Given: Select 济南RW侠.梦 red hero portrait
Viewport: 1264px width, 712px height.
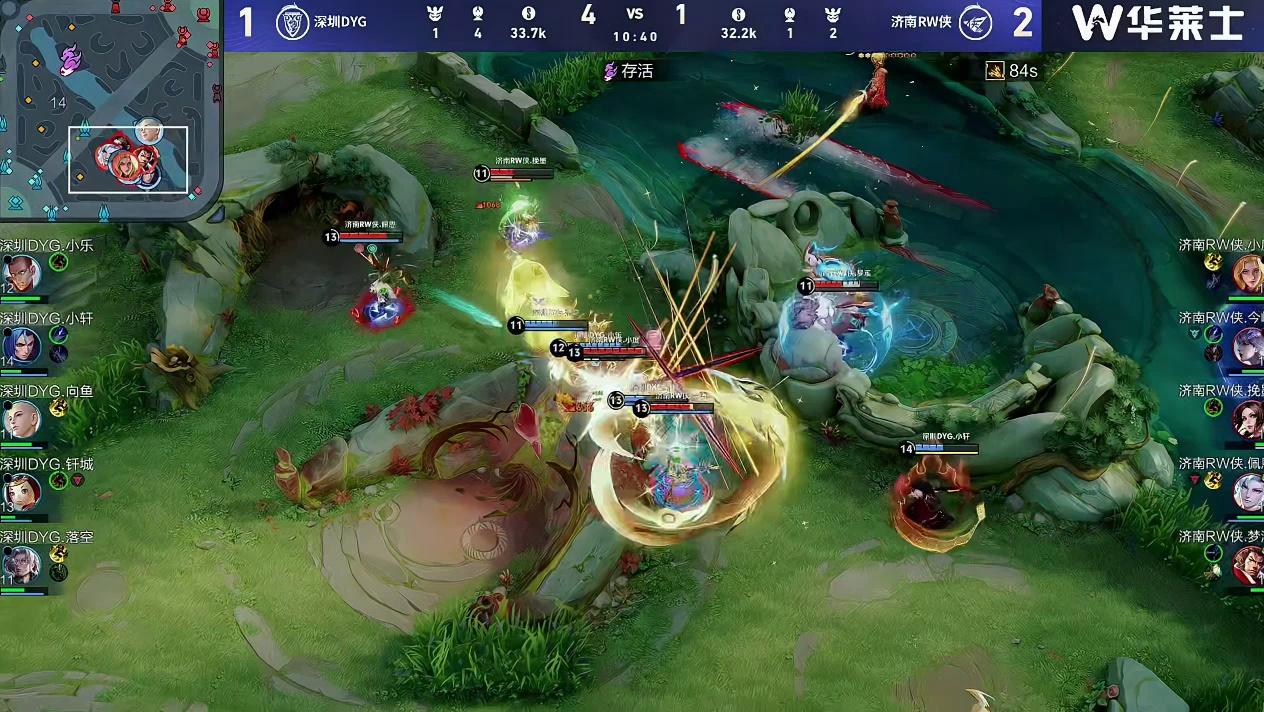Looking at the screenshot, I should 1247,564.
